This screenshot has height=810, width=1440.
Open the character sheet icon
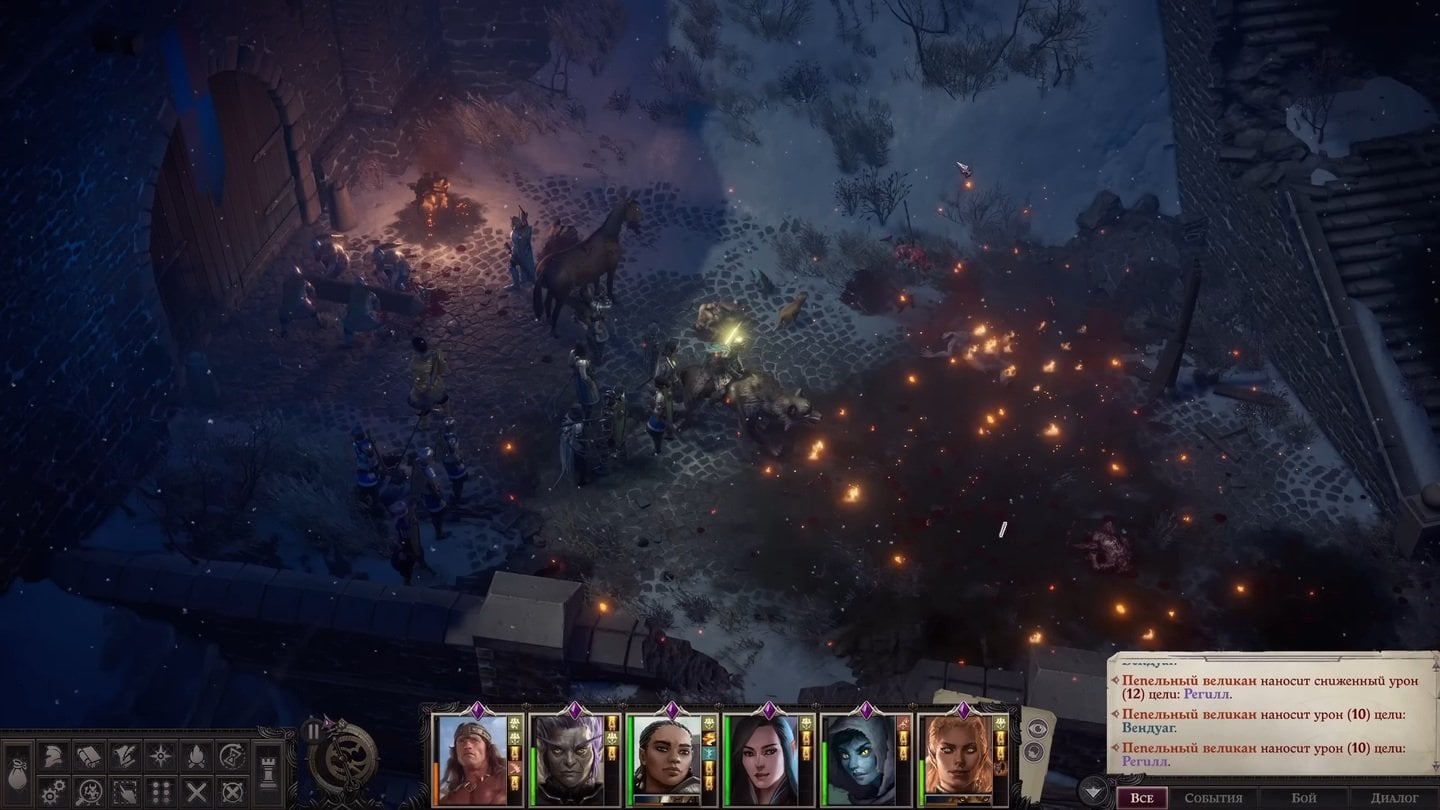click(x=52, y=756)
